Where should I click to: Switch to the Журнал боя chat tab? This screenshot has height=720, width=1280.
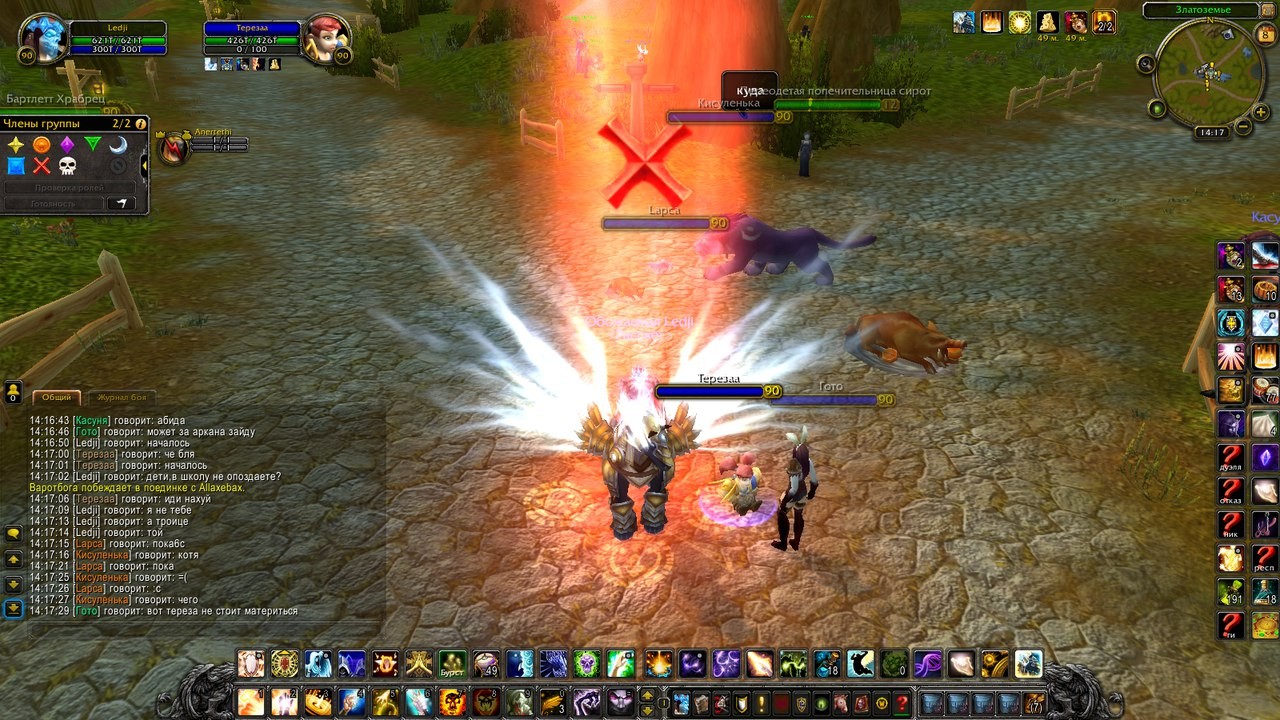point(120,397)
